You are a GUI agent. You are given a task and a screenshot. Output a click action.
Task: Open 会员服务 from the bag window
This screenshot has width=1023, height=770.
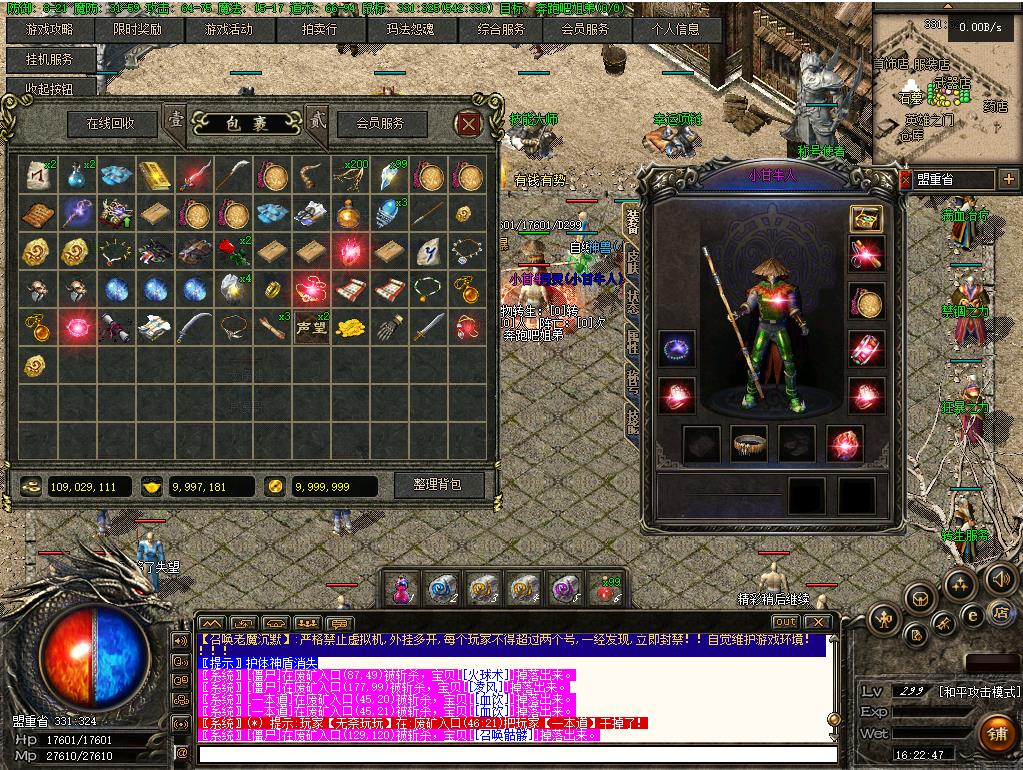pyautogui.click(x=380, y=123)
